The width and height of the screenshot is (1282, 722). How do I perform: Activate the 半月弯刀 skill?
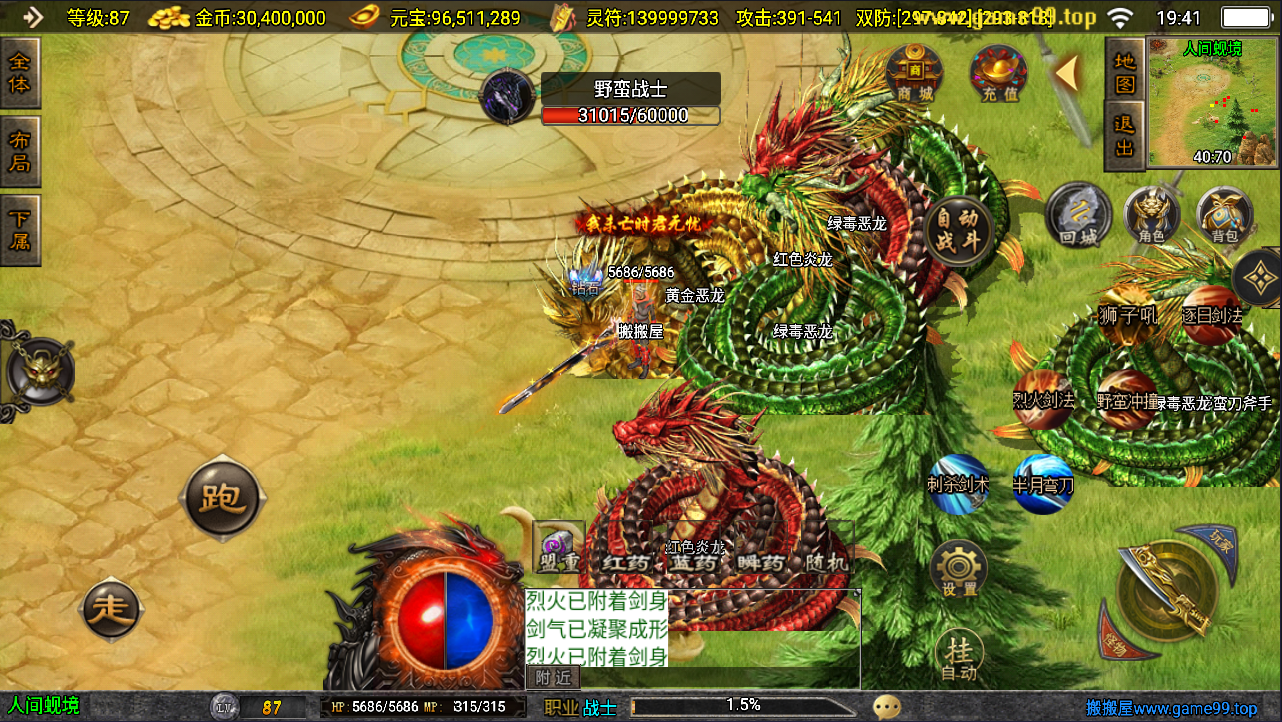click(1043, 484)
